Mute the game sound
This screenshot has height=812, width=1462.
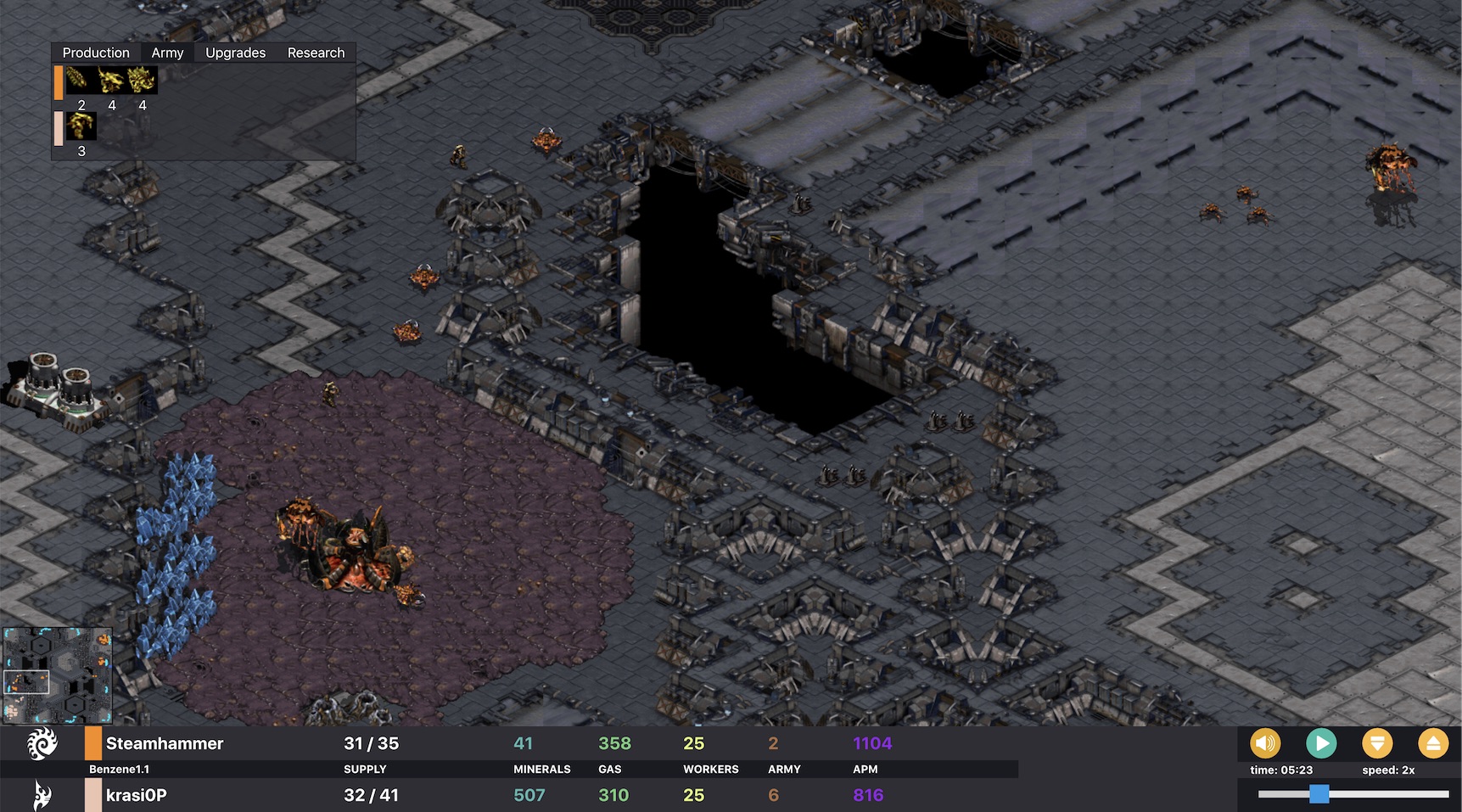pyautogui.click(x=1265, y=742)
